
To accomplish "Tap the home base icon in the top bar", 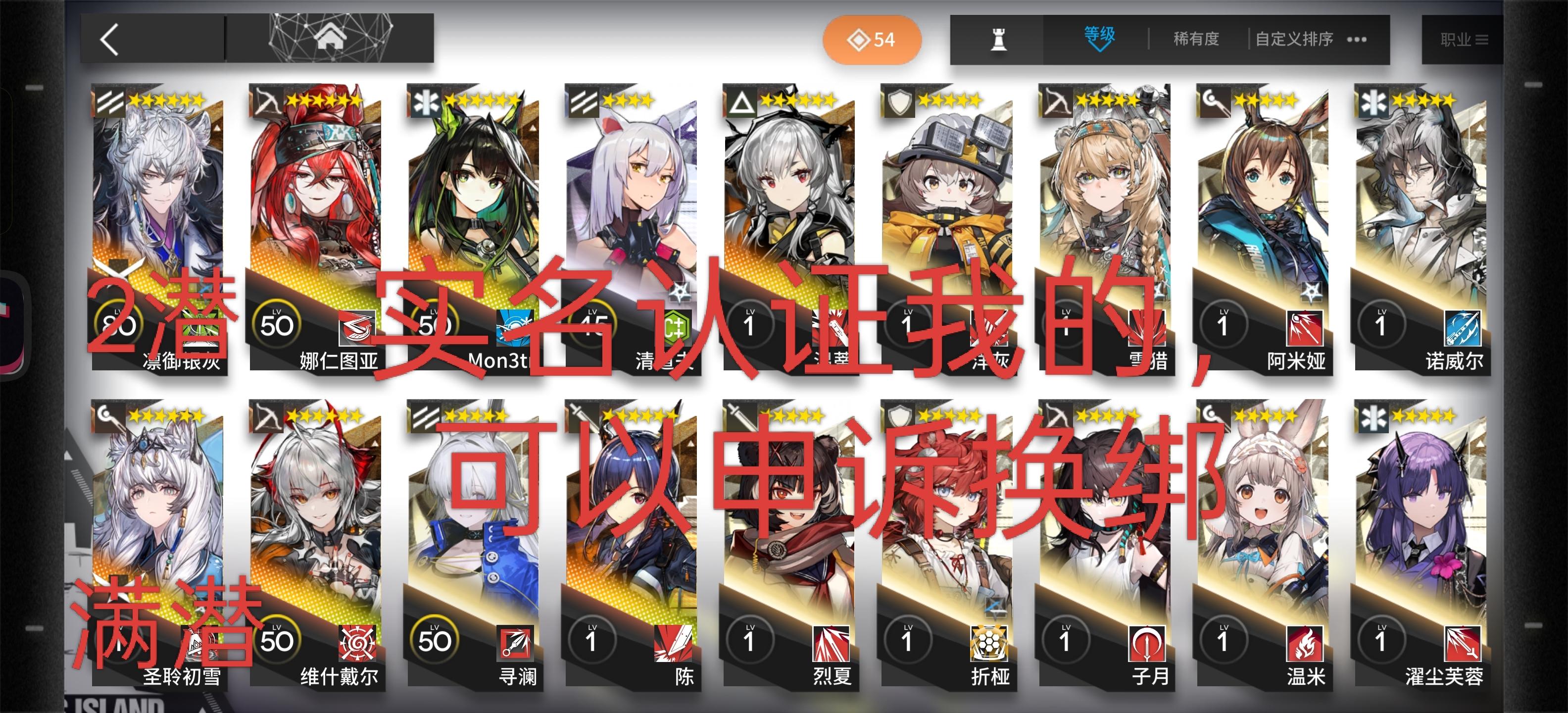I will point(331,38).
